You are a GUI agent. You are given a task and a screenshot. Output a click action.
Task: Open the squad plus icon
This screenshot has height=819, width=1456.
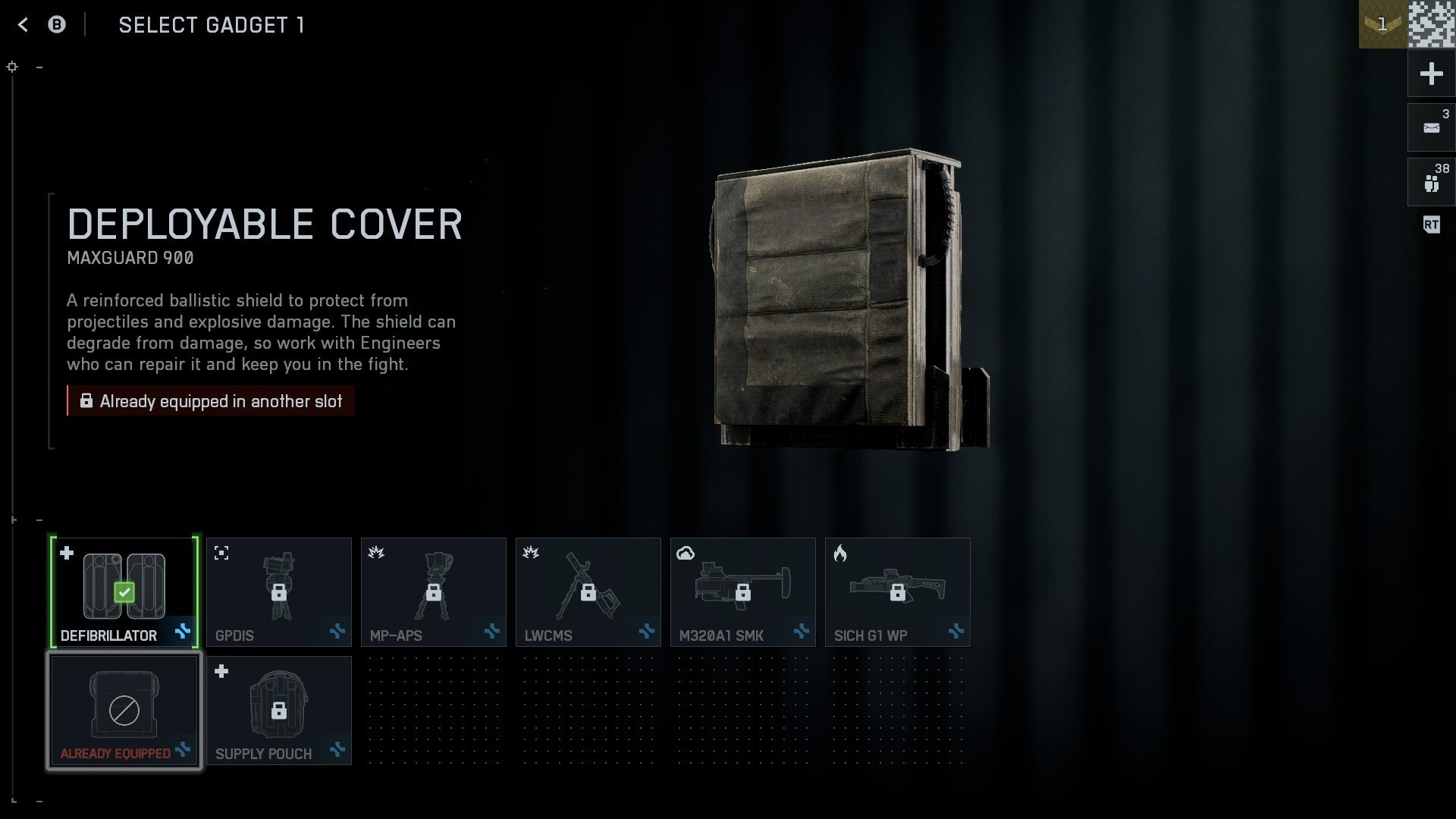1430,74
